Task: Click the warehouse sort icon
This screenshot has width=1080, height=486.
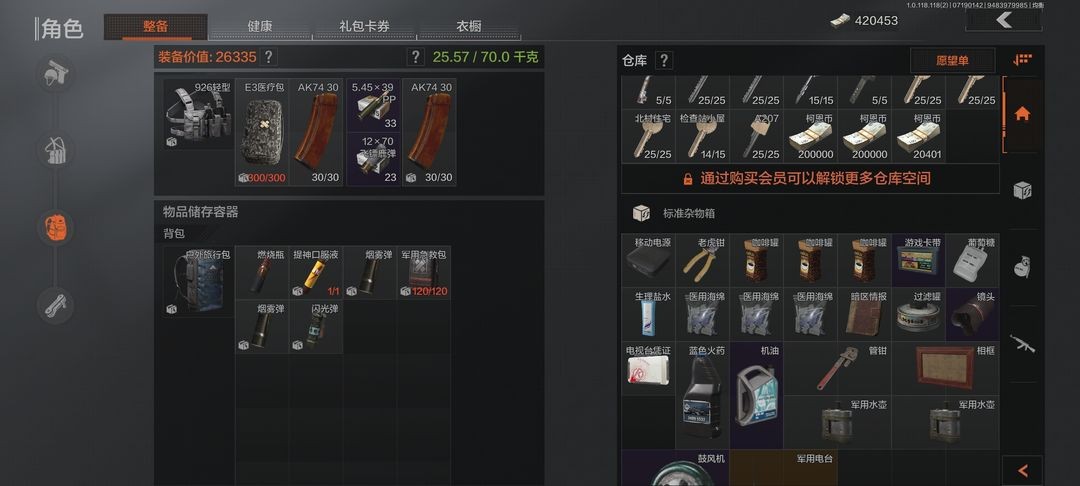Action: [1022, 60]
